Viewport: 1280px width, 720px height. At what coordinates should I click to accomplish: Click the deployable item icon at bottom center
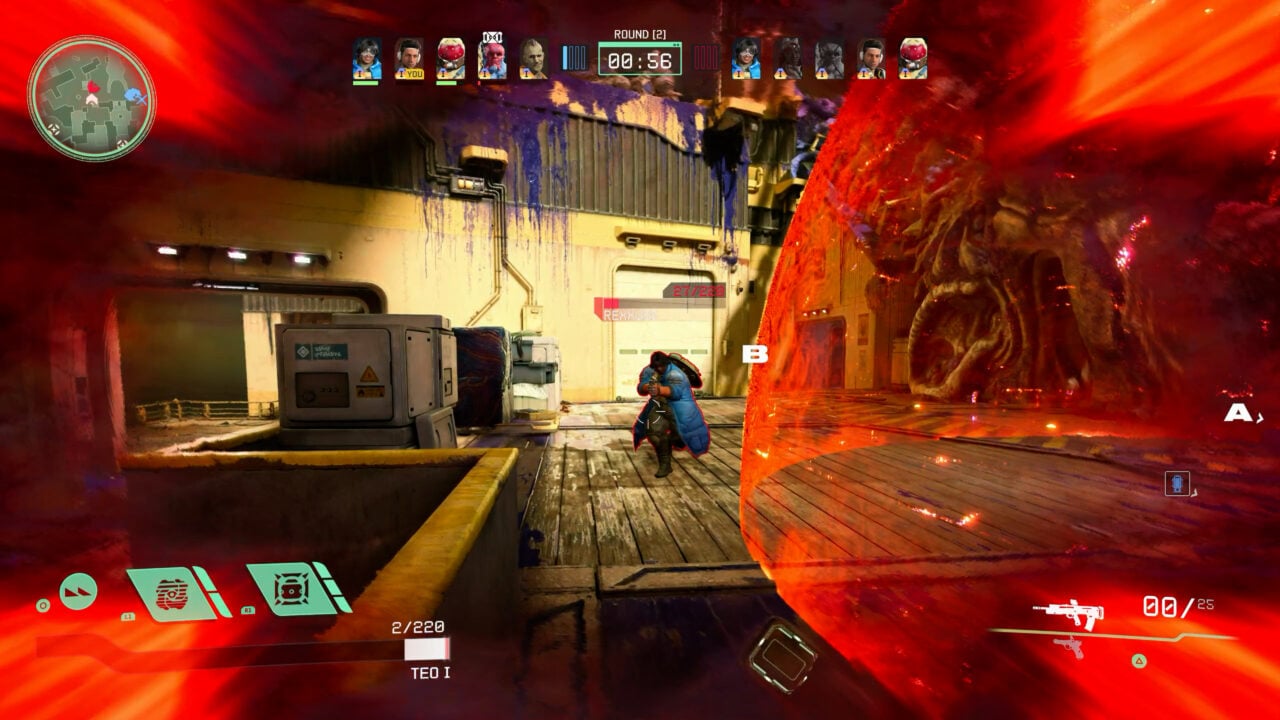pos(782,657)
